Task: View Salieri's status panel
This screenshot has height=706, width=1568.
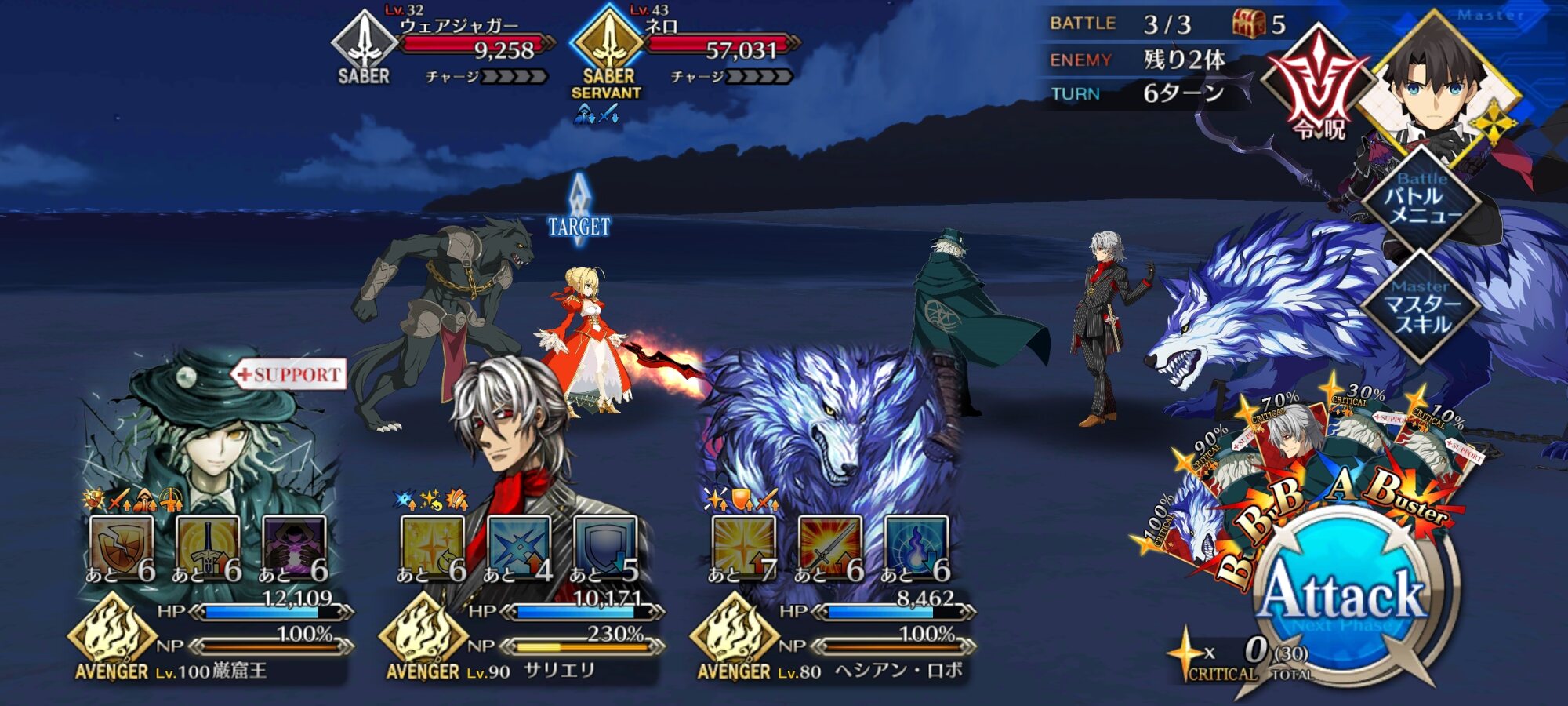Action: coord(517,439)
